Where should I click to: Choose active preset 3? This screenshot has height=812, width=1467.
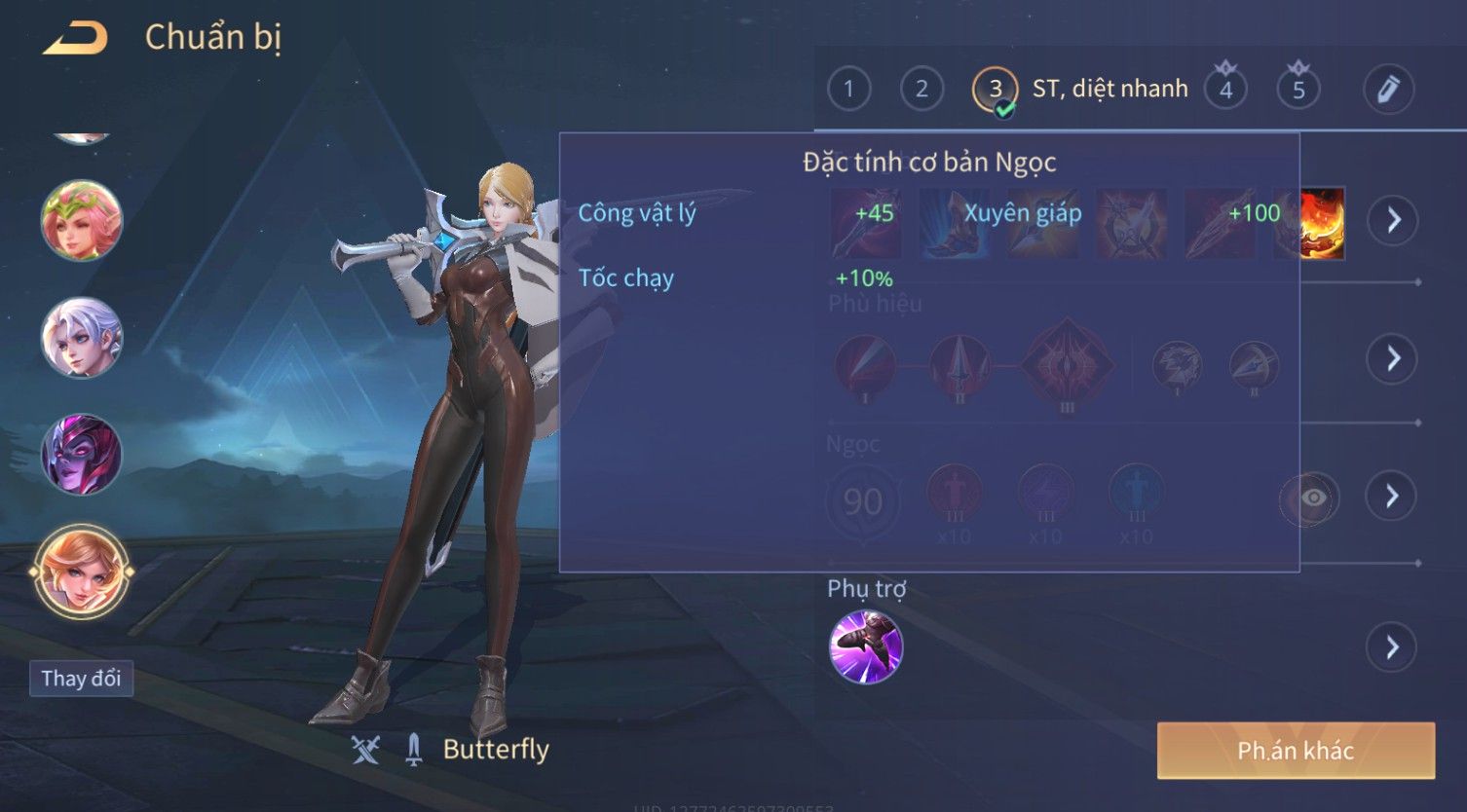tap(995, 90)
